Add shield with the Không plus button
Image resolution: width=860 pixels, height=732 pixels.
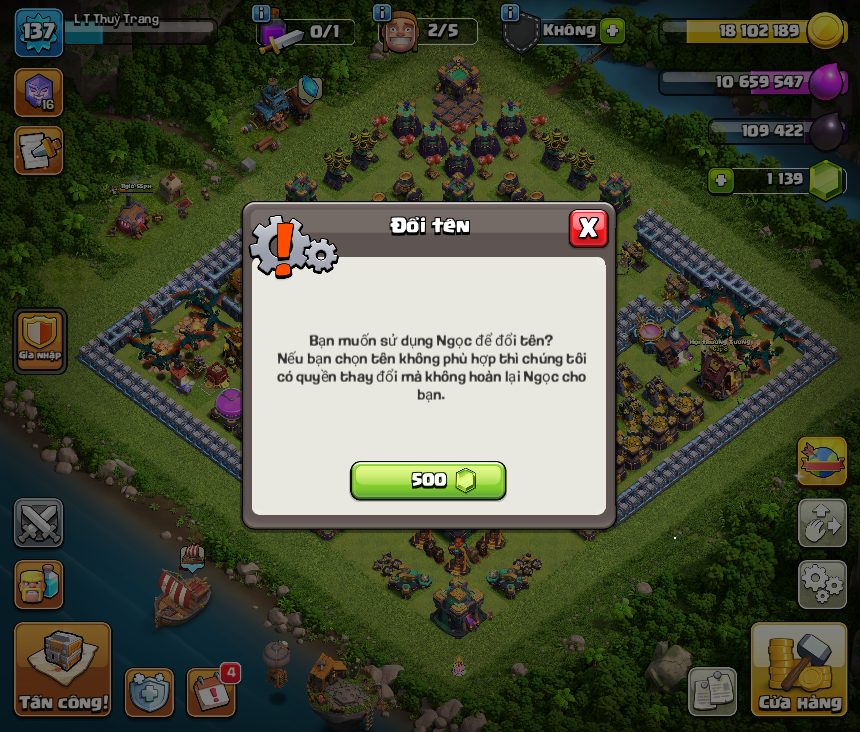pos(613,31)
